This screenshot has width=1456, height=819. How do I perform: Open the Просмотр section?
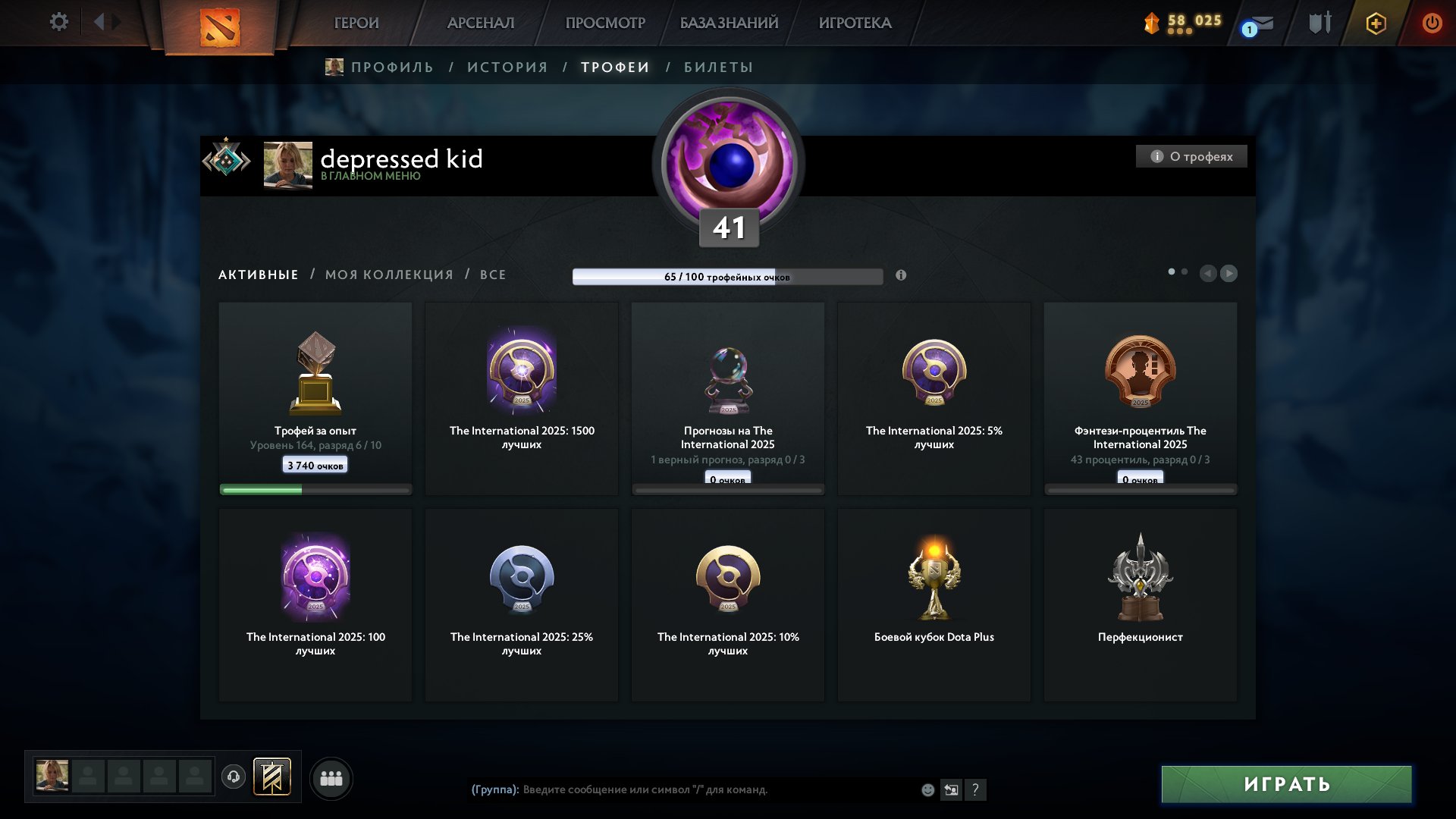[605, 23]
